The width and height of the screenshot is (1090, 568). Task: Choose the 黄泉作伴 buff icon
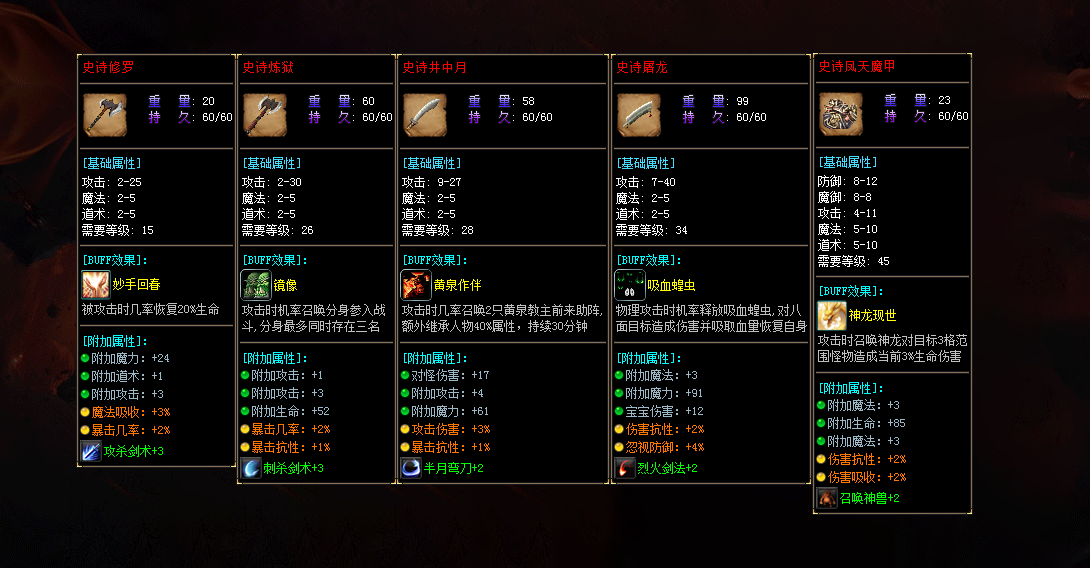pyautogui.click(x=415, y=285)
